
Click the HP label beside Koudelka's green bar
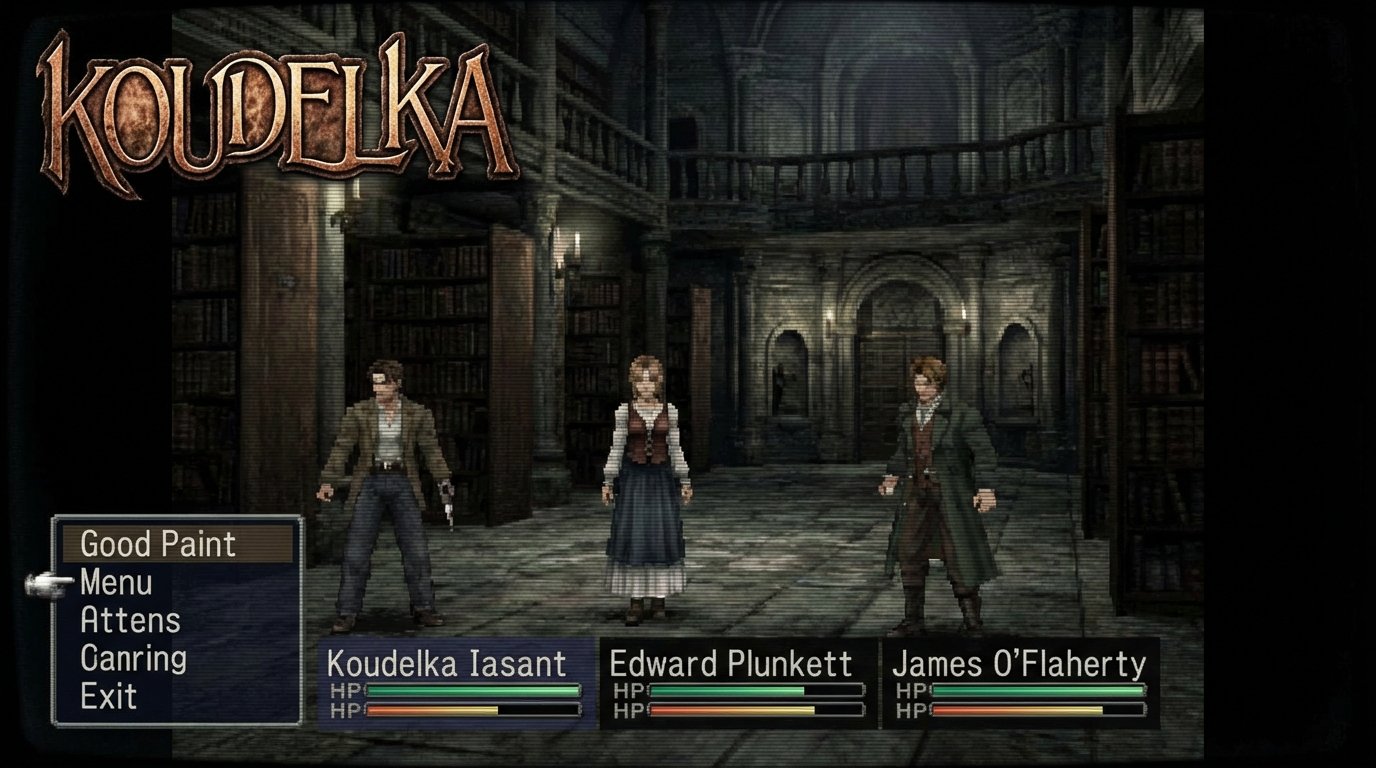pyautogui.click(x=344, y=691)
